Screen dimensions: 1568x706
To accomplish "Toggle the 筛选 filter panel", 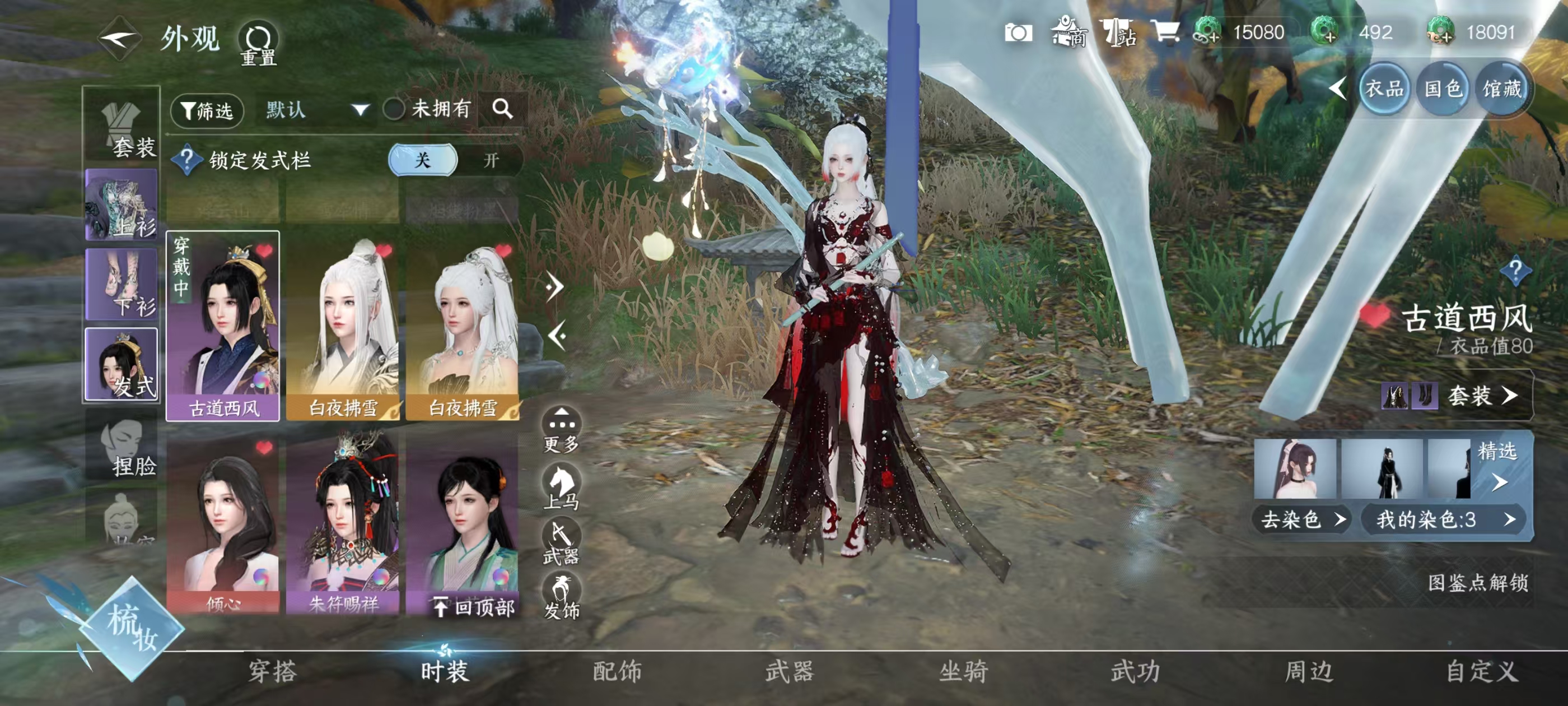I will click(207, 110).
